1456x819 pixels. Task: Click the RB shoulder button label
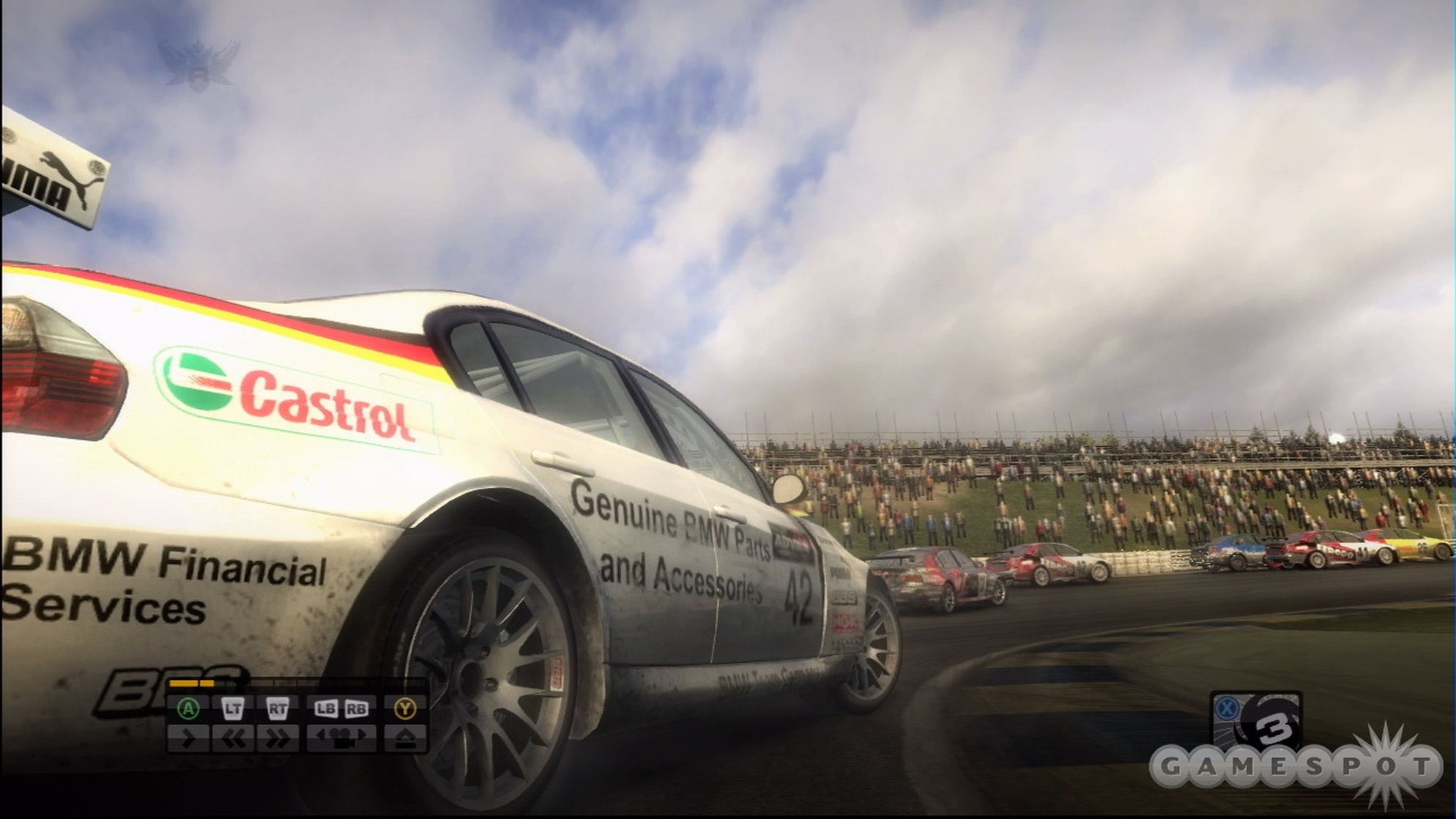pos(356,708)
